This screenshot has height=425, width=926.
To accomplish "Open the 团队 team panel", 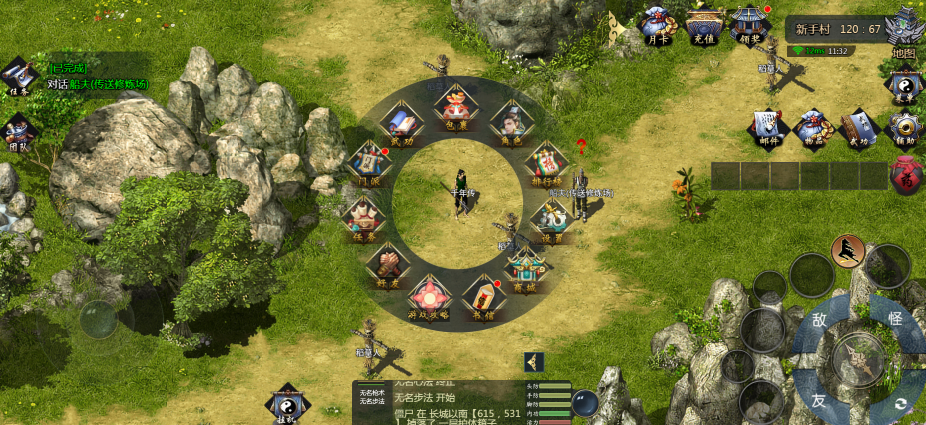I will point(19,130).
